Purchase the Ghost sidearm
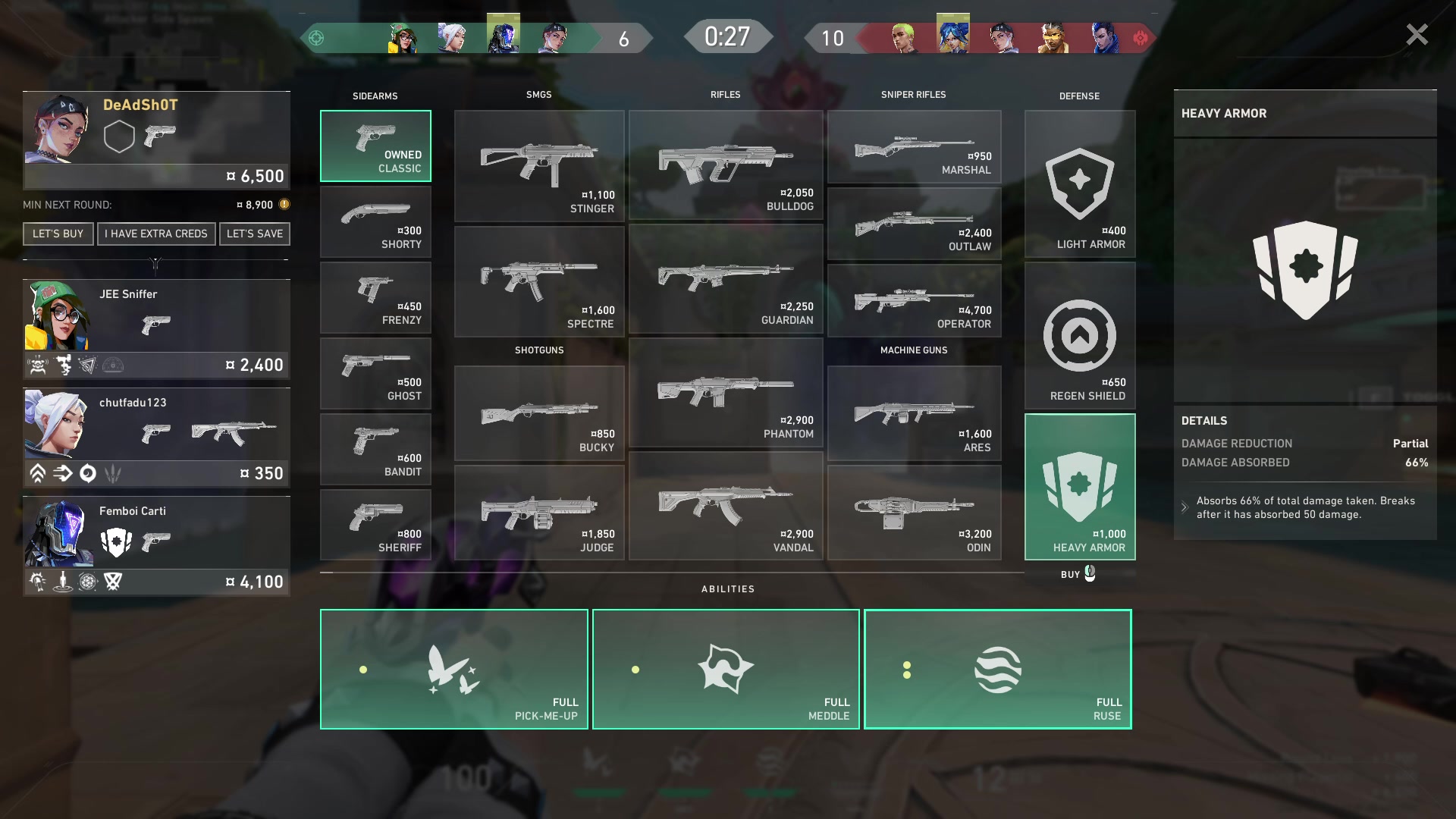Image resolution: width=1456 pixels, height=819 pixels. (x=375, y=373)
